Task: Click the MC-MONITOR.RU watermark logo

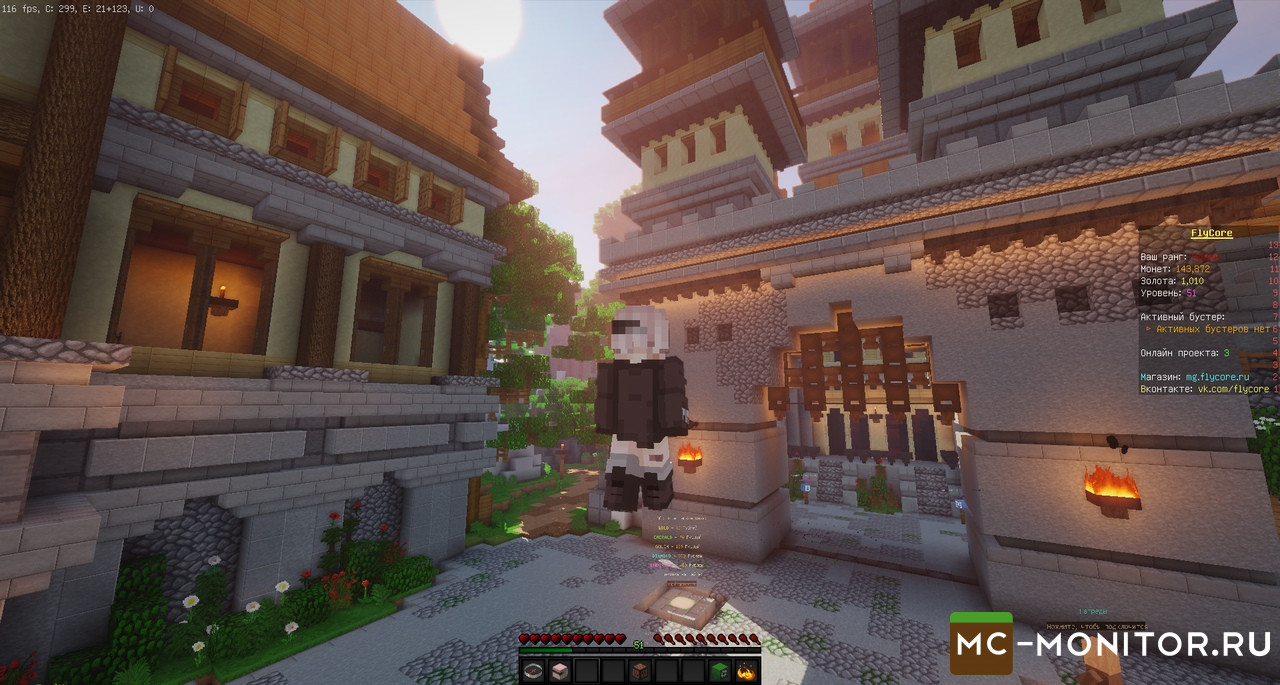Action: (1112, 644)
